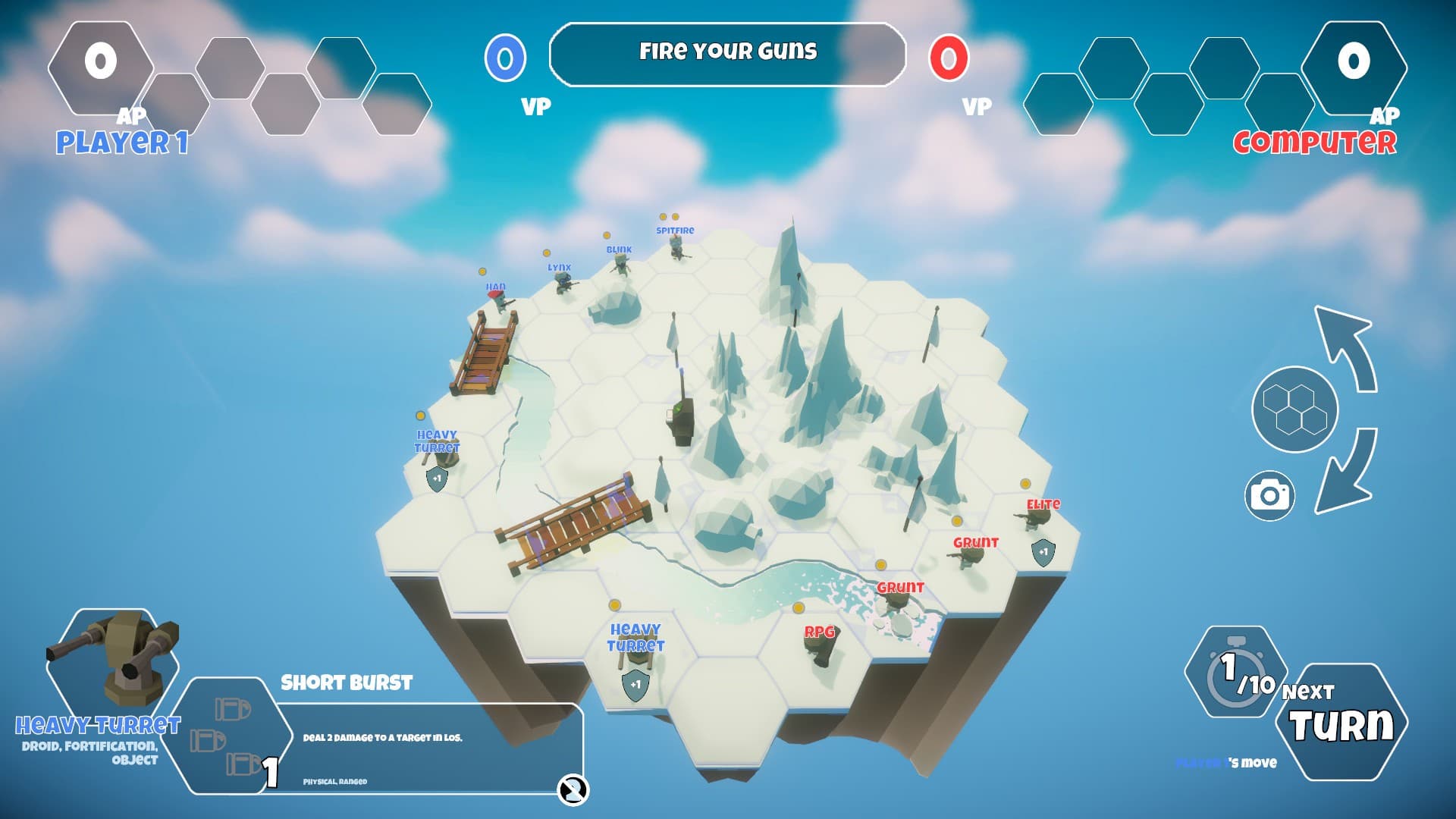Select the Han unit

tap(499, 301)
